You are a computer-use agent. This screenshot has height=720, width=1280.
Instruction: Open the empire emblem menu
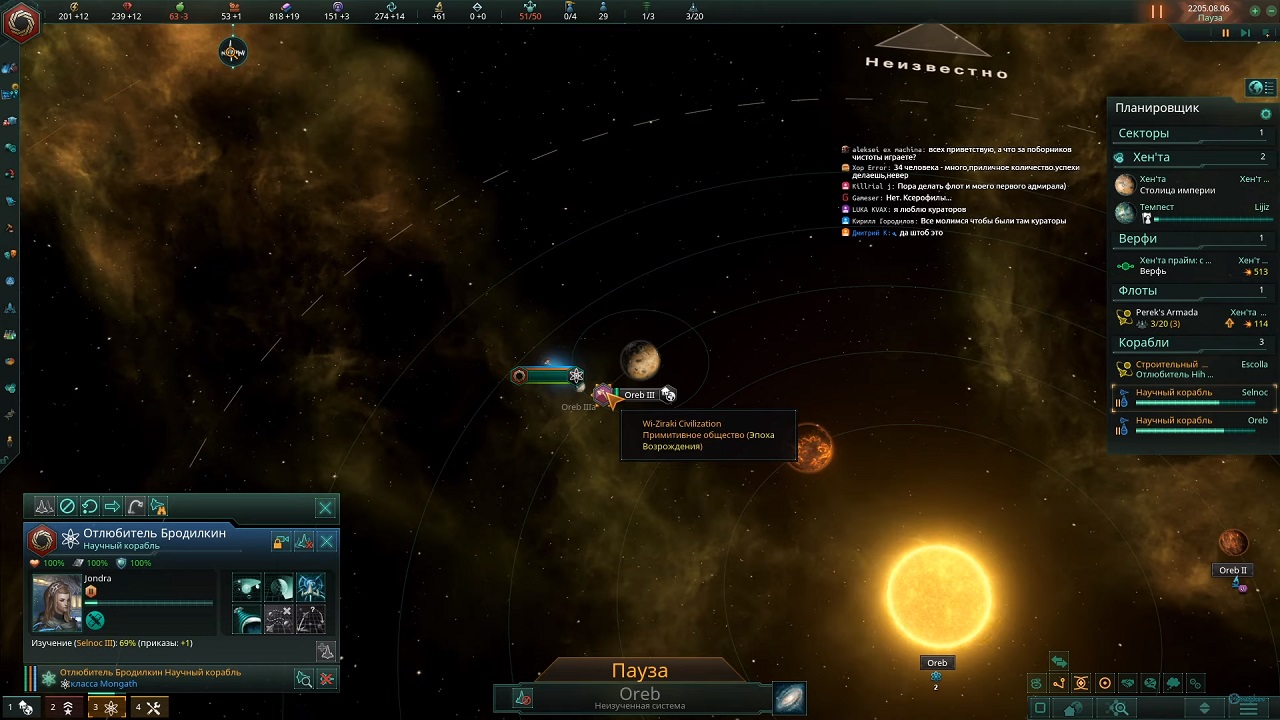20,21
